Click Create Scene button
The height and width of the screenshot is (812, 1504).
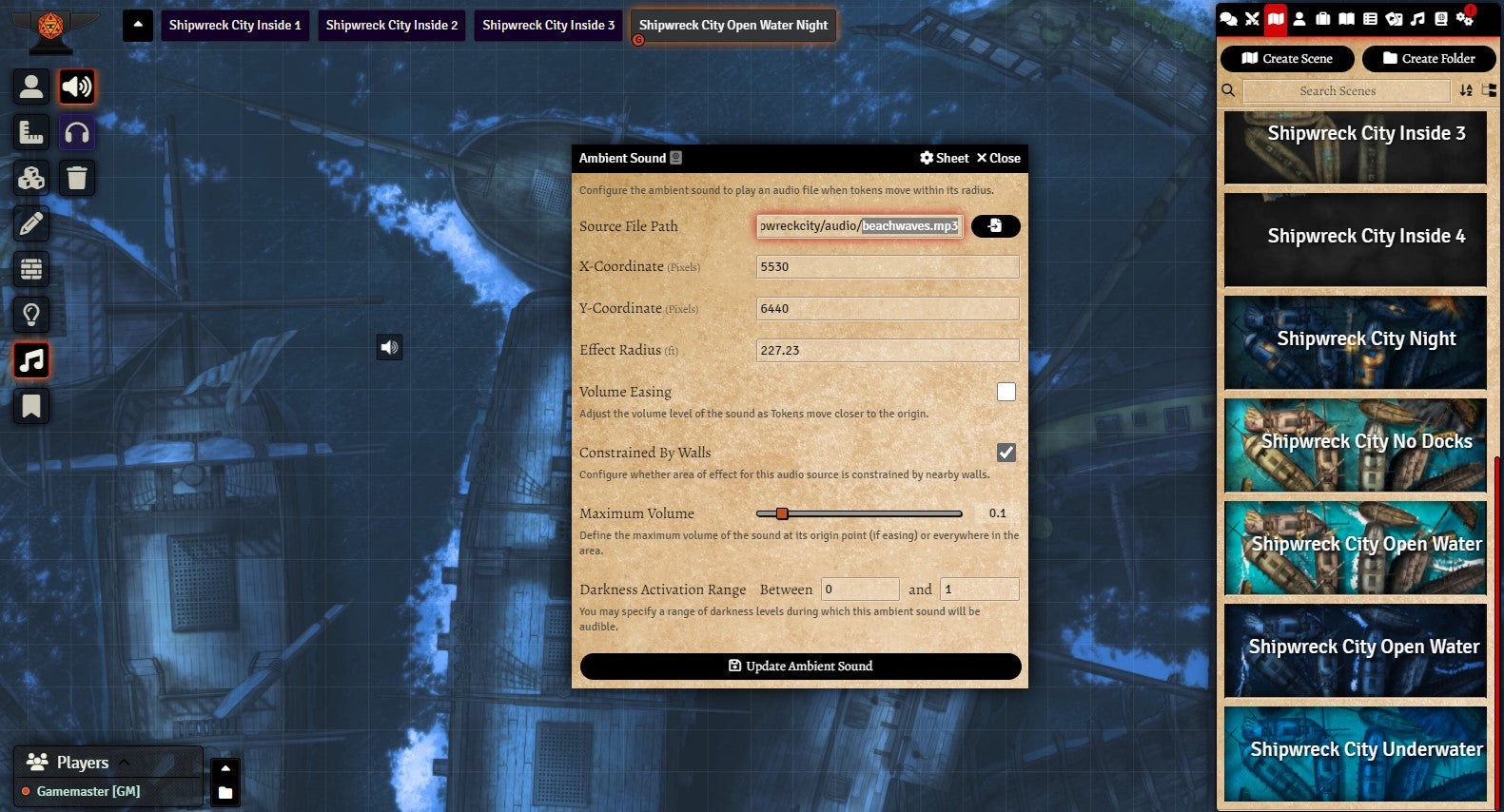1287,59
